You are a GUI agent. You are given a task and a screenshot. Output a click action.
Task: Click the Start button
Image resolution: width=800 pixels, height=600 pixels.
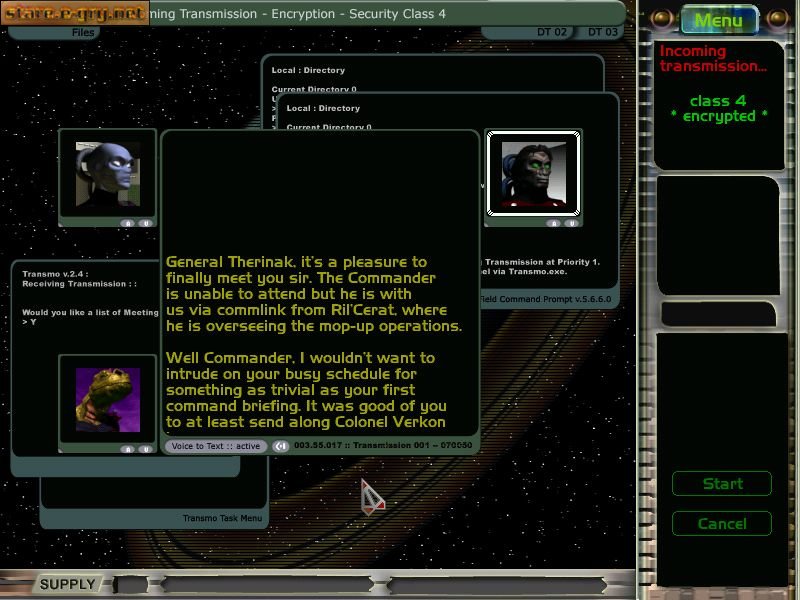722,484
